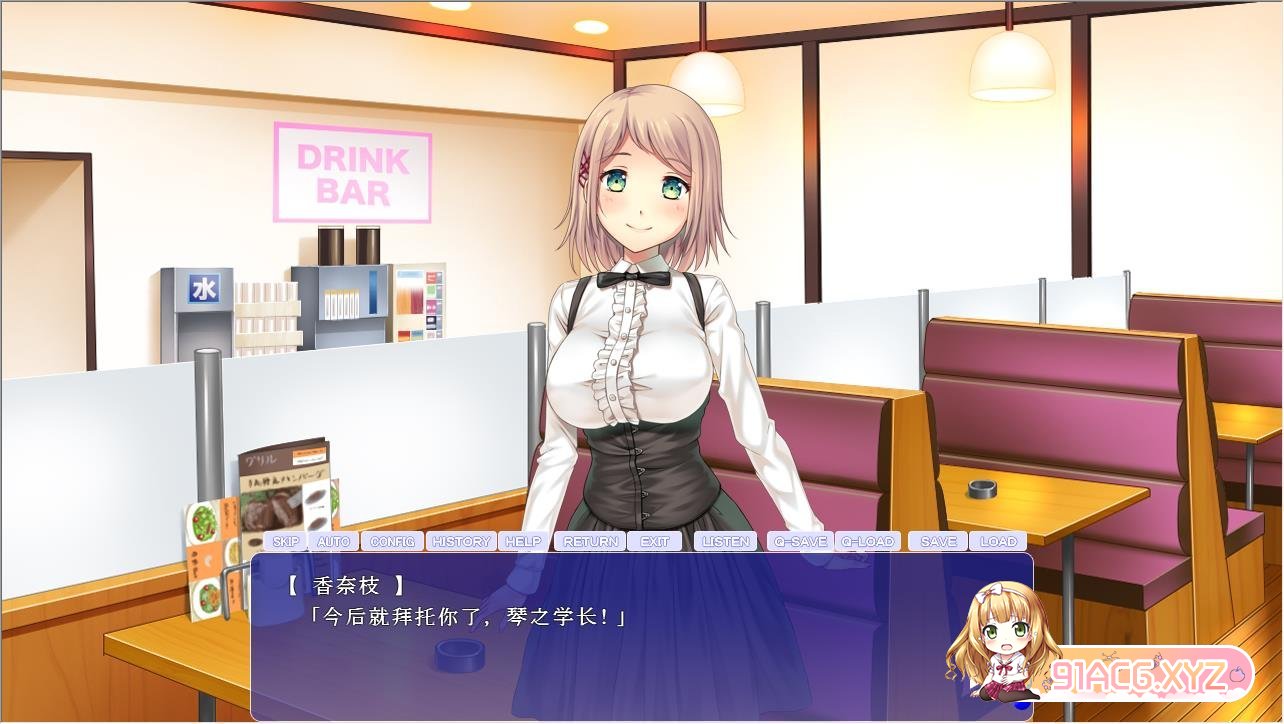1284x724 pixels.
Task: Replay voice with LISTEN button
Action: click(x=726, y=541)
